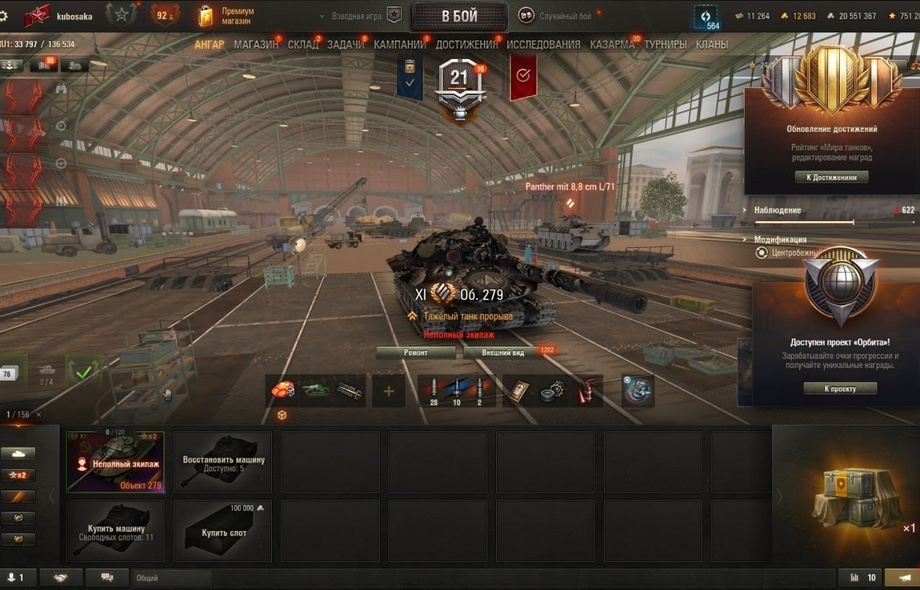Viewport: 920px width, 590px height.
Task: Open the Внешний вид customization
Action: pos(503,352)
